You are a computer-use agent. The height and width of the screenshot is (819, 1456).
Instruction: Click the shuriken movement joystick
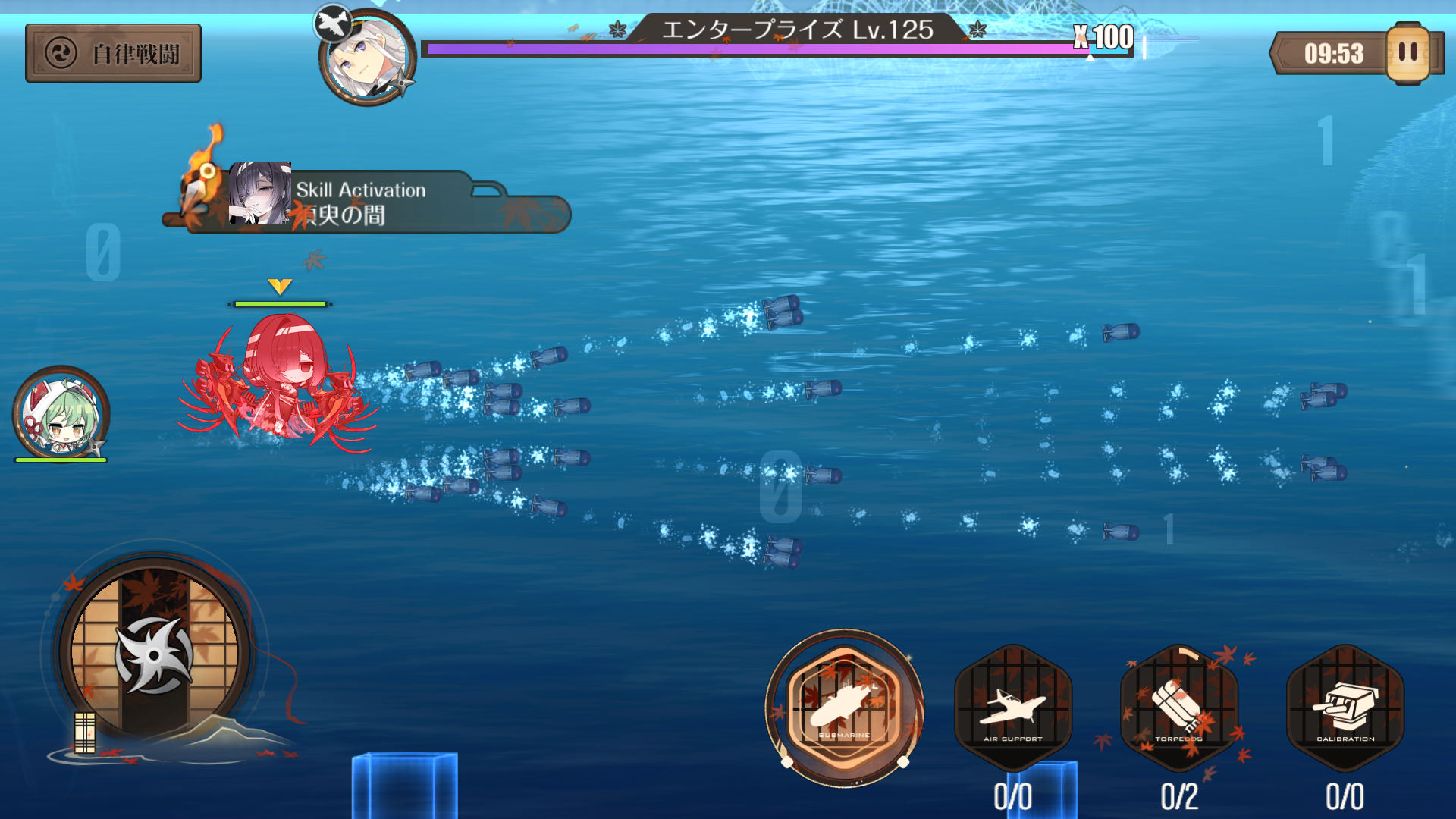click(x=154, y=653)
